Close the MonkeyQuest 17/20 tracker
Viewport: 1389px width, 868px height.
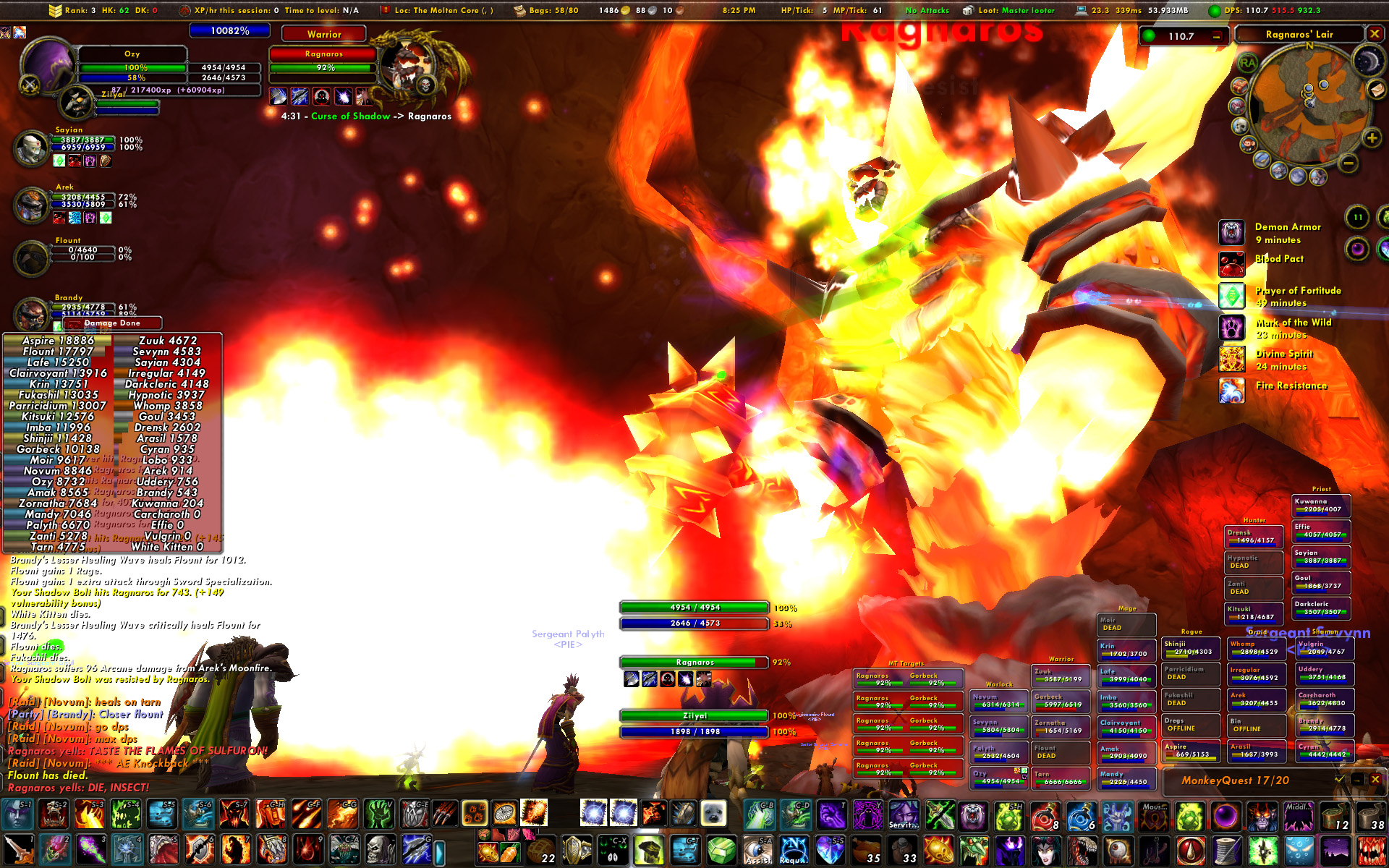pos(1375,780)
